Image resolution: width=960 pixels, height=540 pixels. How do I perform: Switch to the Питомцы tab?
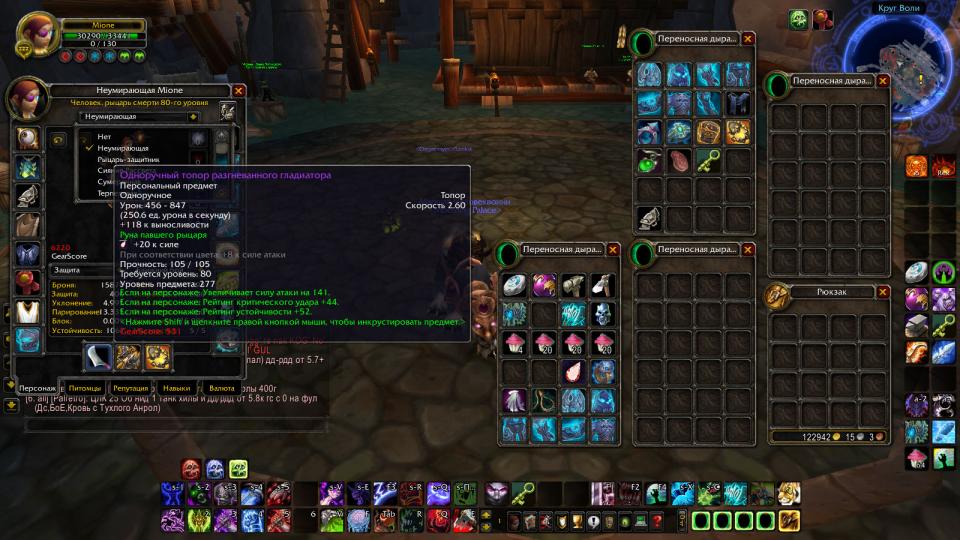pyautogui.click(x=85, y=388)
